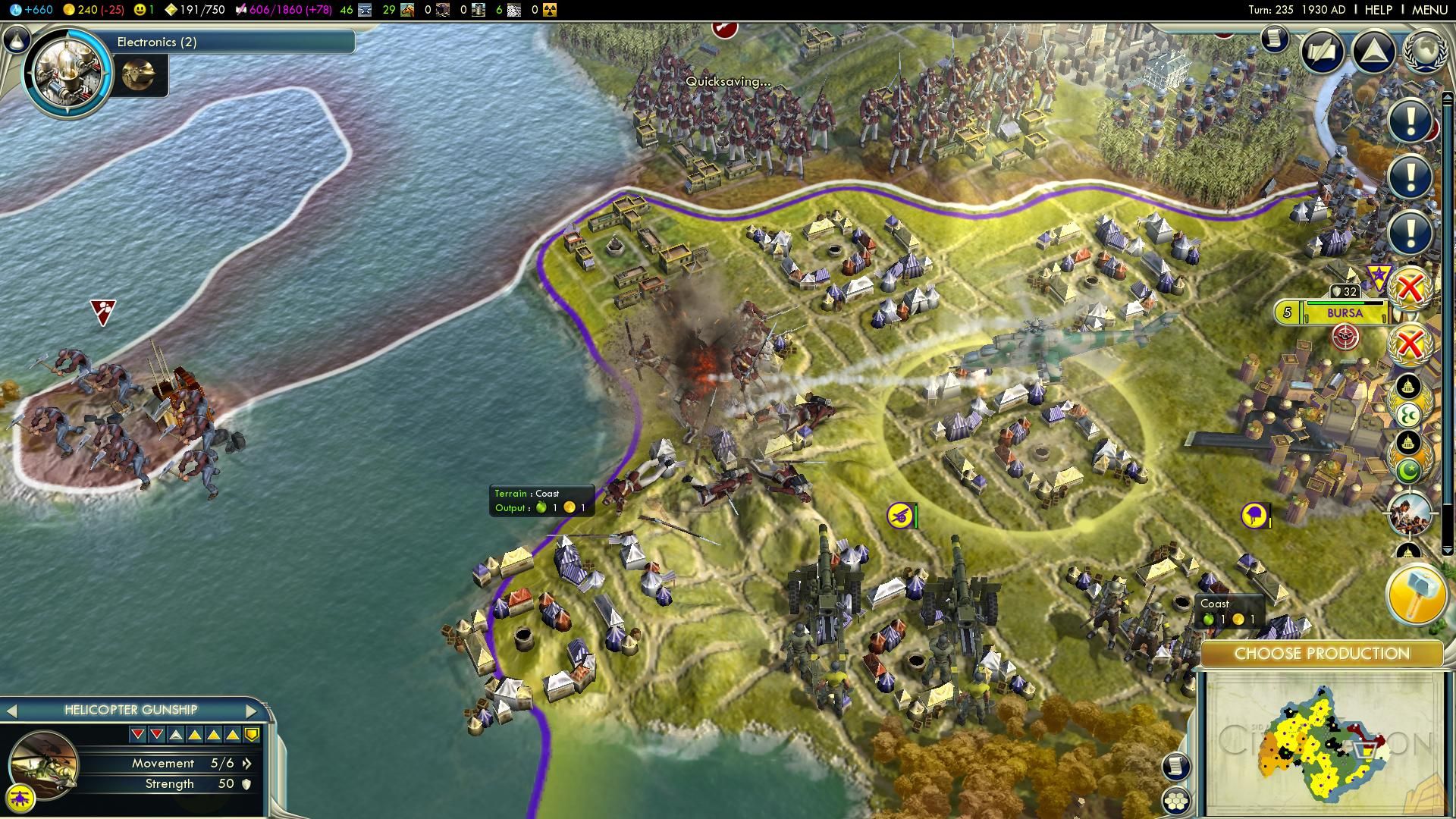Open the quill and book advisor button

point(1323,51)
